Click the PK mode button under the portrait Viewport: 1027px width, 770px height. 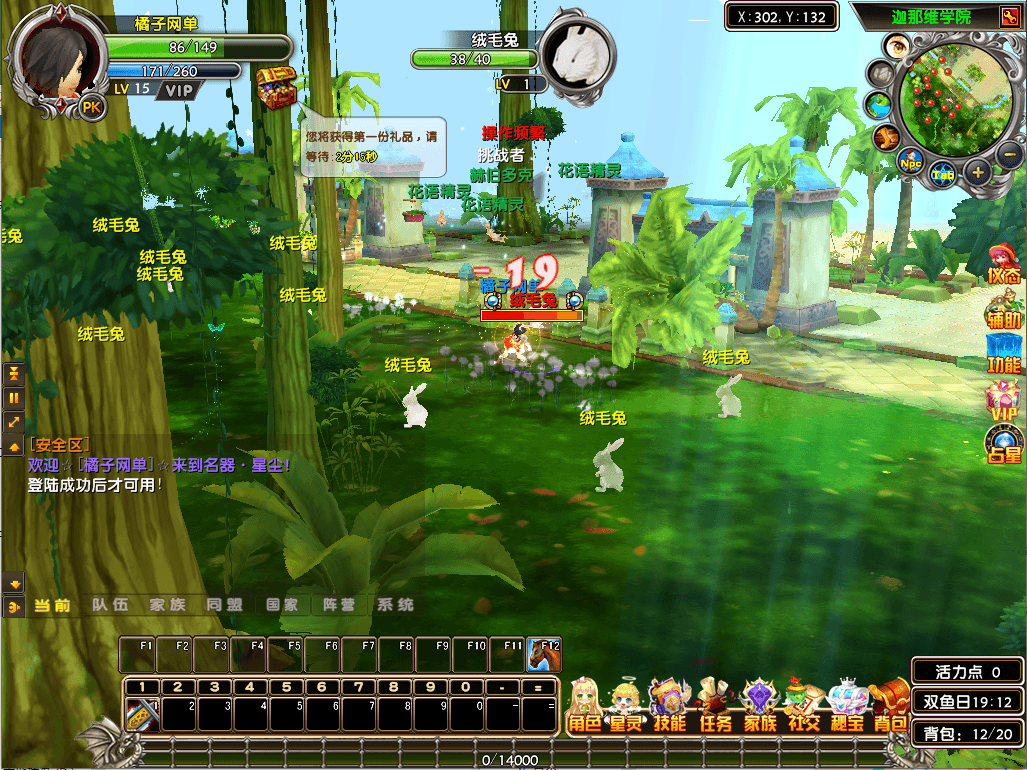click(x=91, y=107)
